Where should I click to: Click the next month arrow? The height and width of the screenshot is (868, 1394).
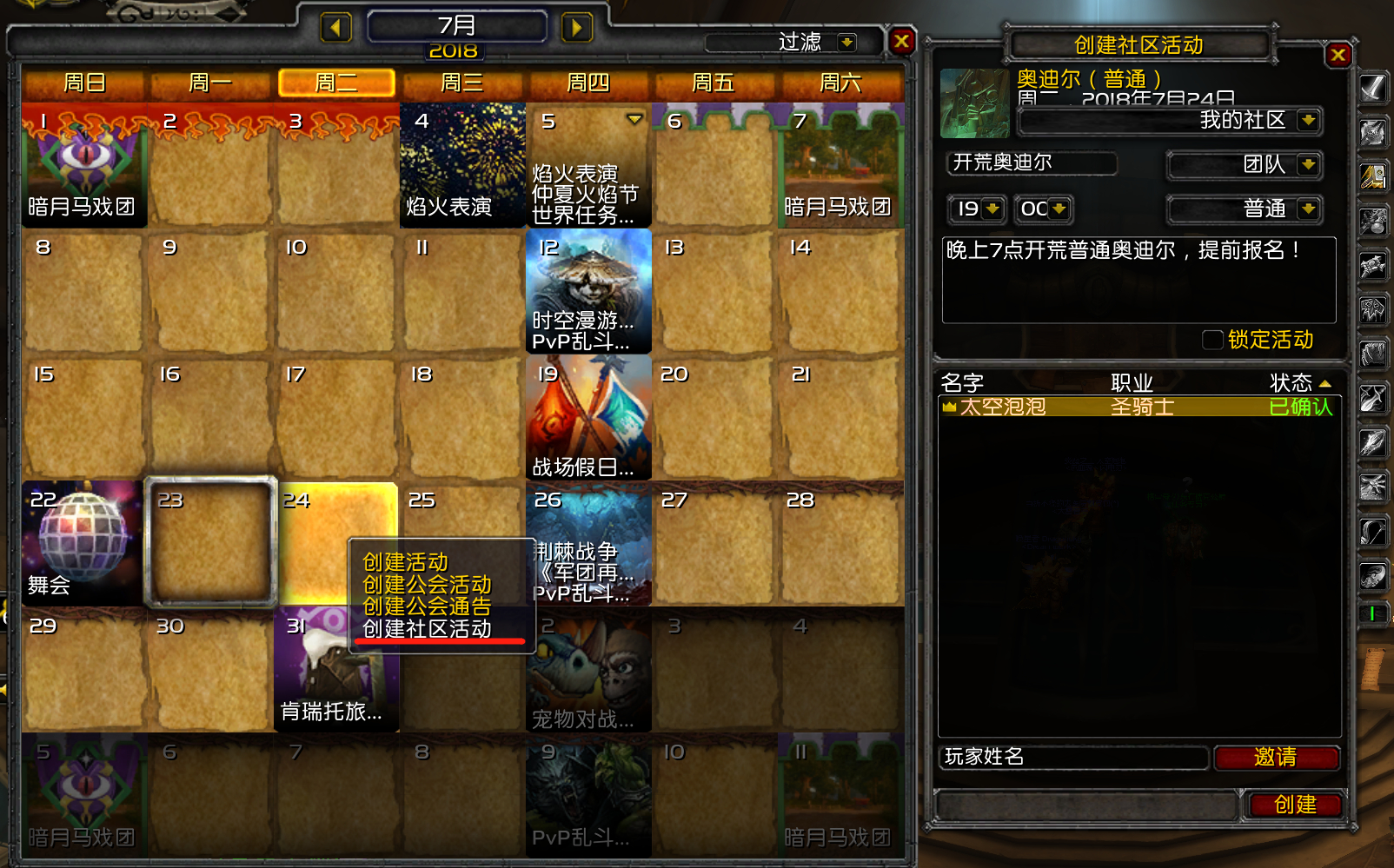click(x=576, y=27)
